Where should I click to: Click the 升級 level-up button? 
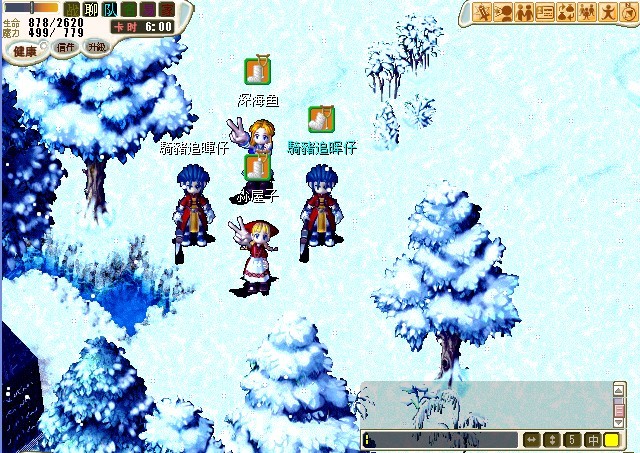[x=96, y=47]
